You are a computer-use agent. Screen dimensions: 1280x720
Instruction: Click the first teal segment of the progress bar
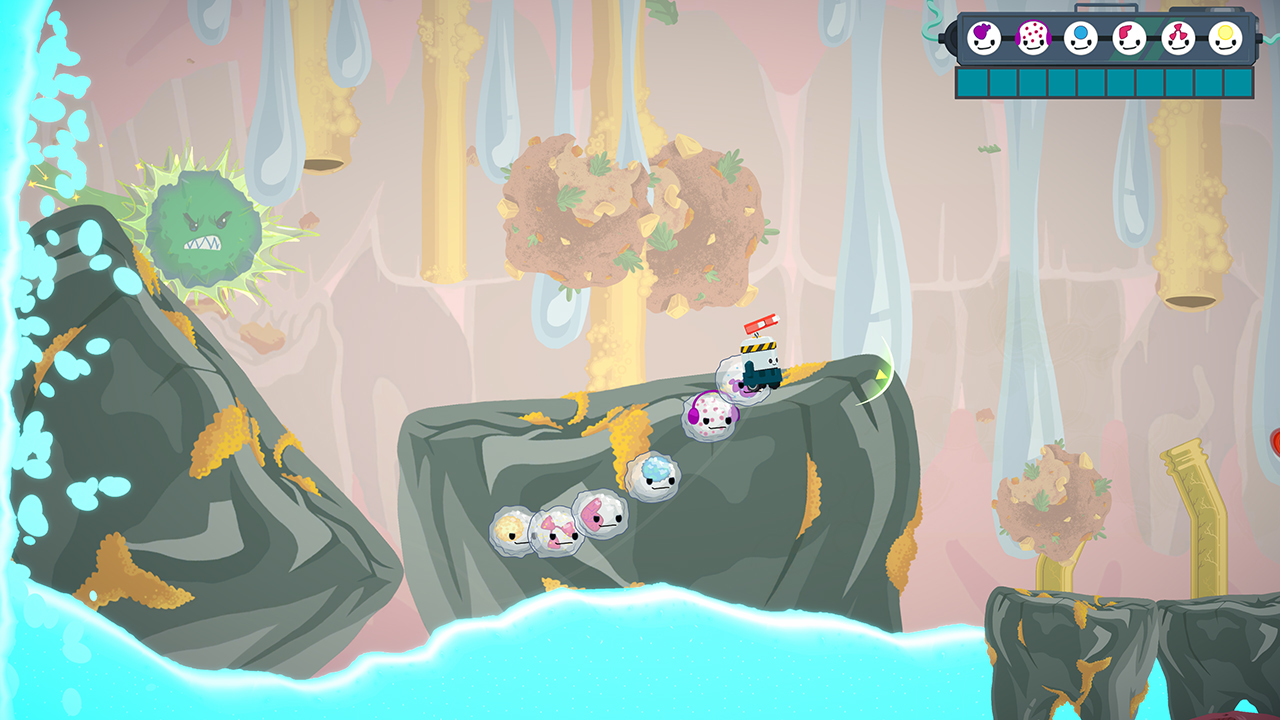[972, 82]
